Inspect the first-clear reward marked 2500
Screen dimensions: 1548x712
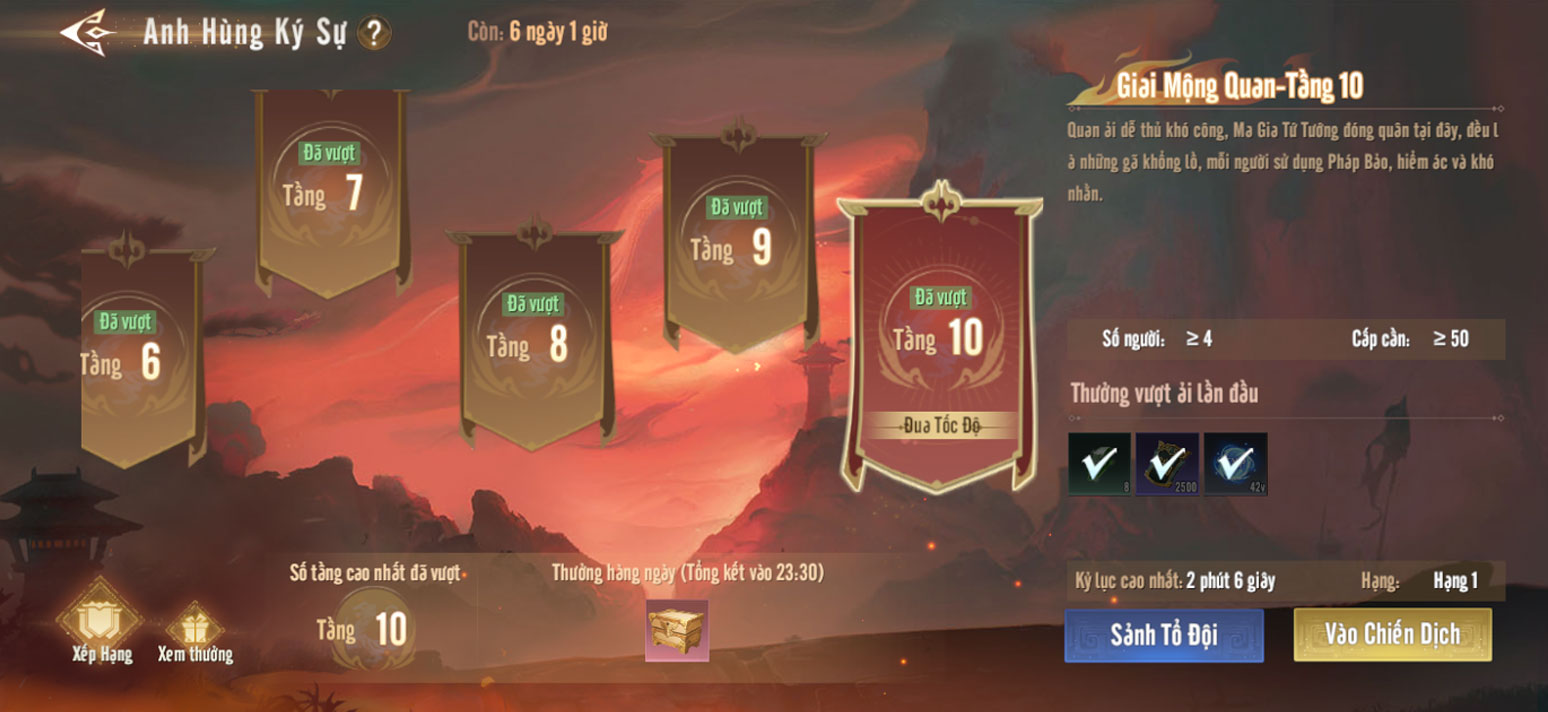pos(1167,463)
